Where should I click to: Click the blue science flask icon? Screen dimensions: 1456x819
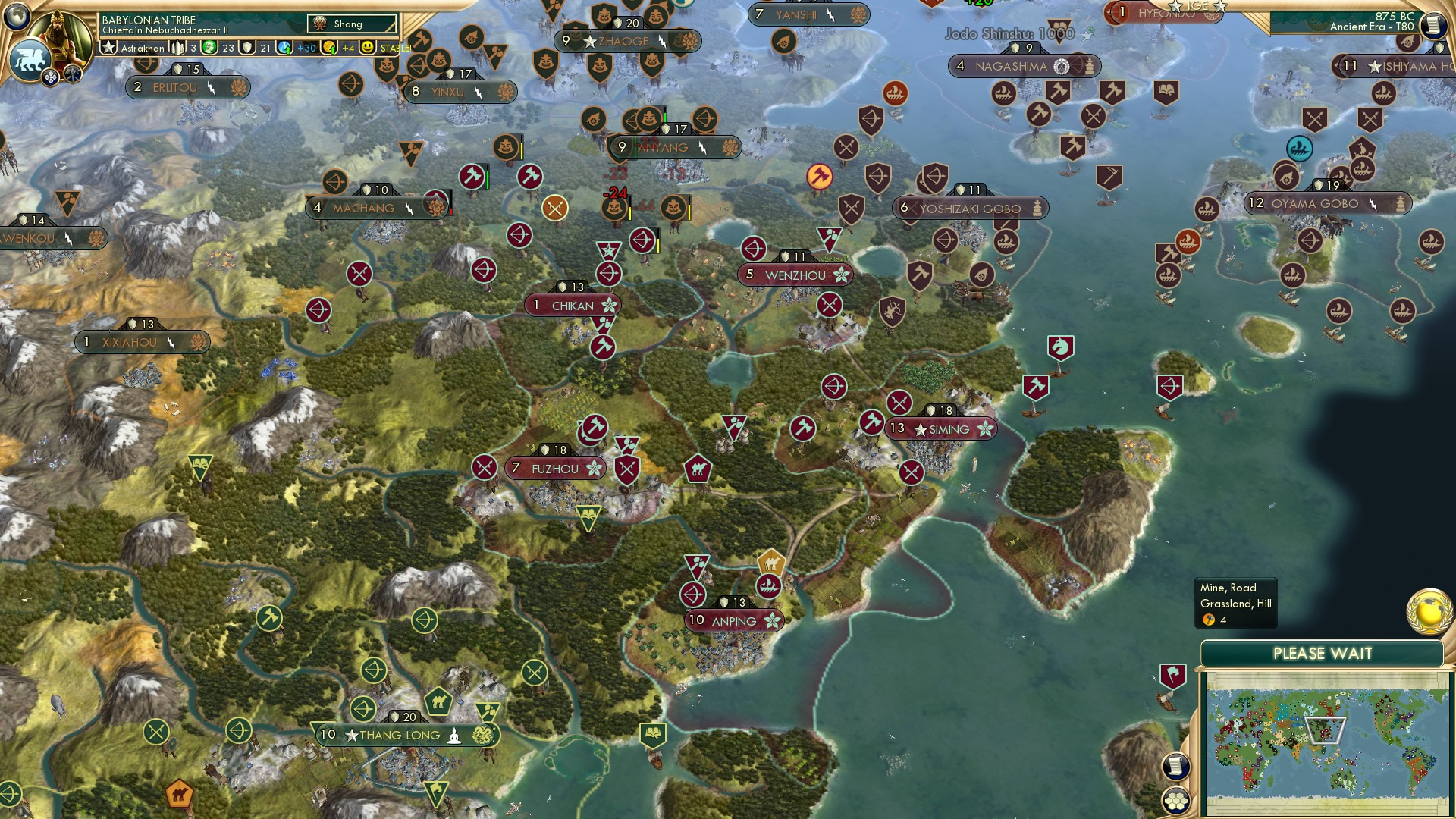(285, 48)
